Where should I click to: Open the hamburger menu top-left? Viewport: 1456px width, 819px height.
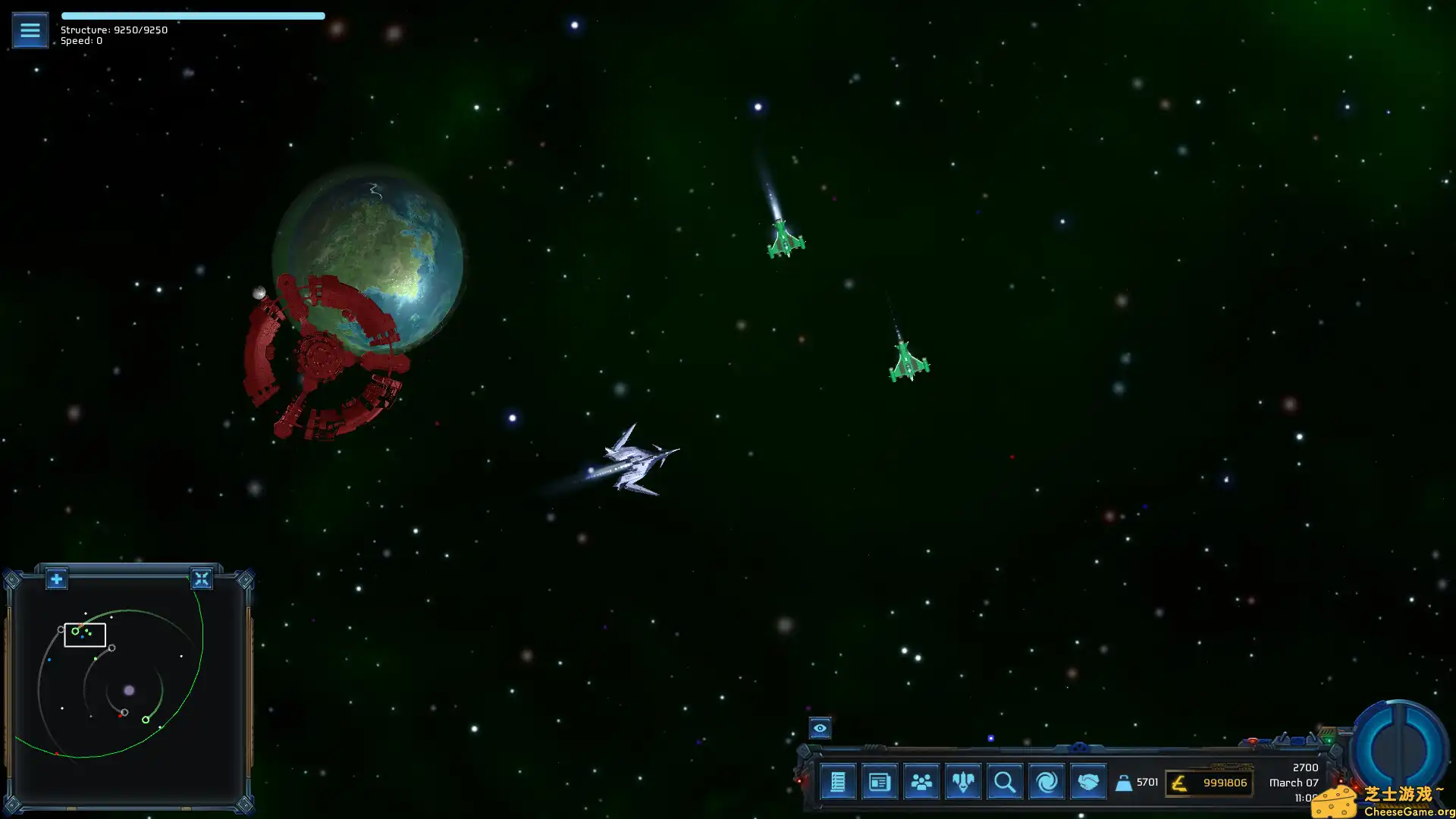point(30,30)
